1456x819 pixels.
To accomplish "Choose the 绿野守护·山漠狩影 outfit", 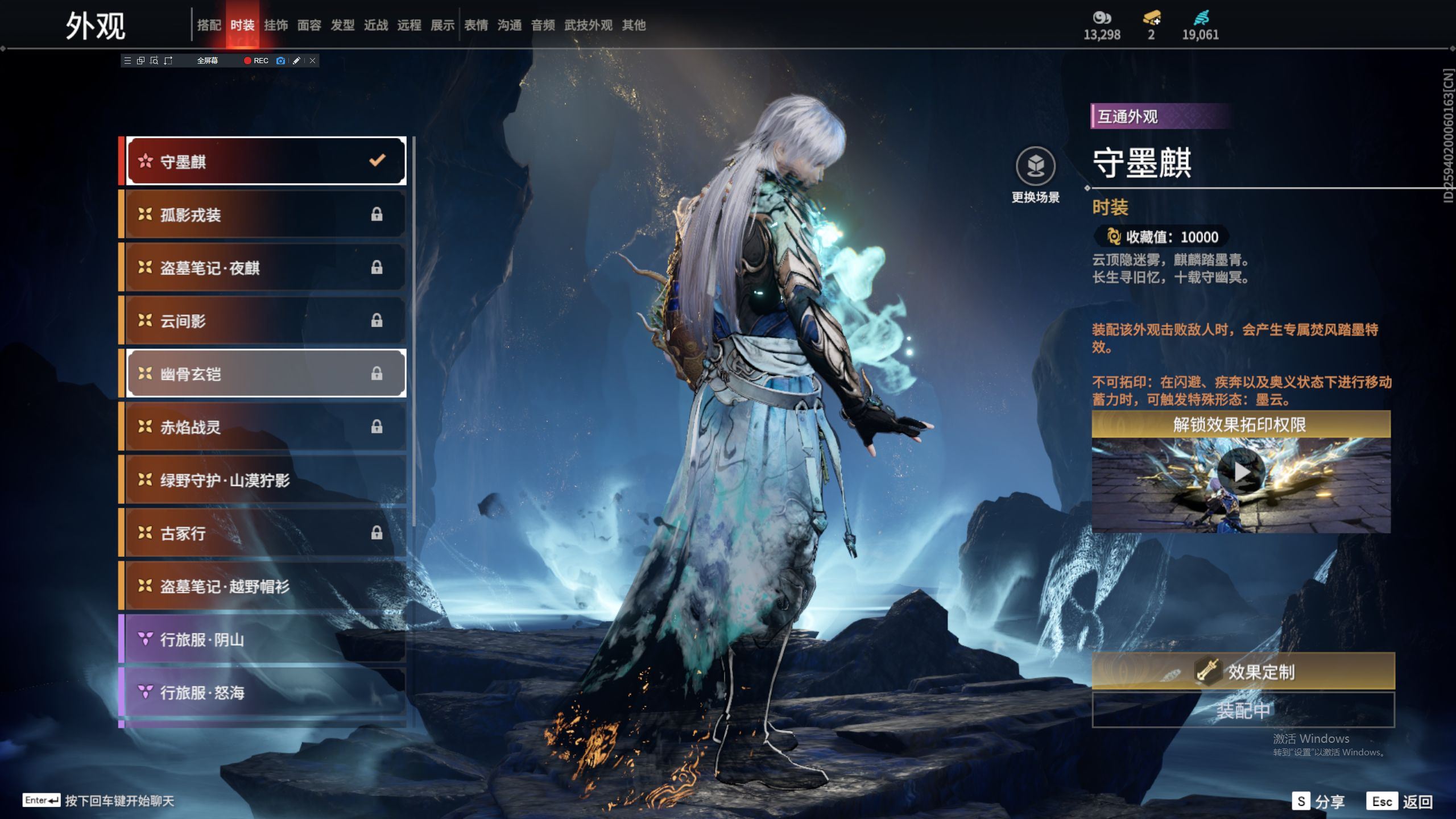I will point(265,480).
